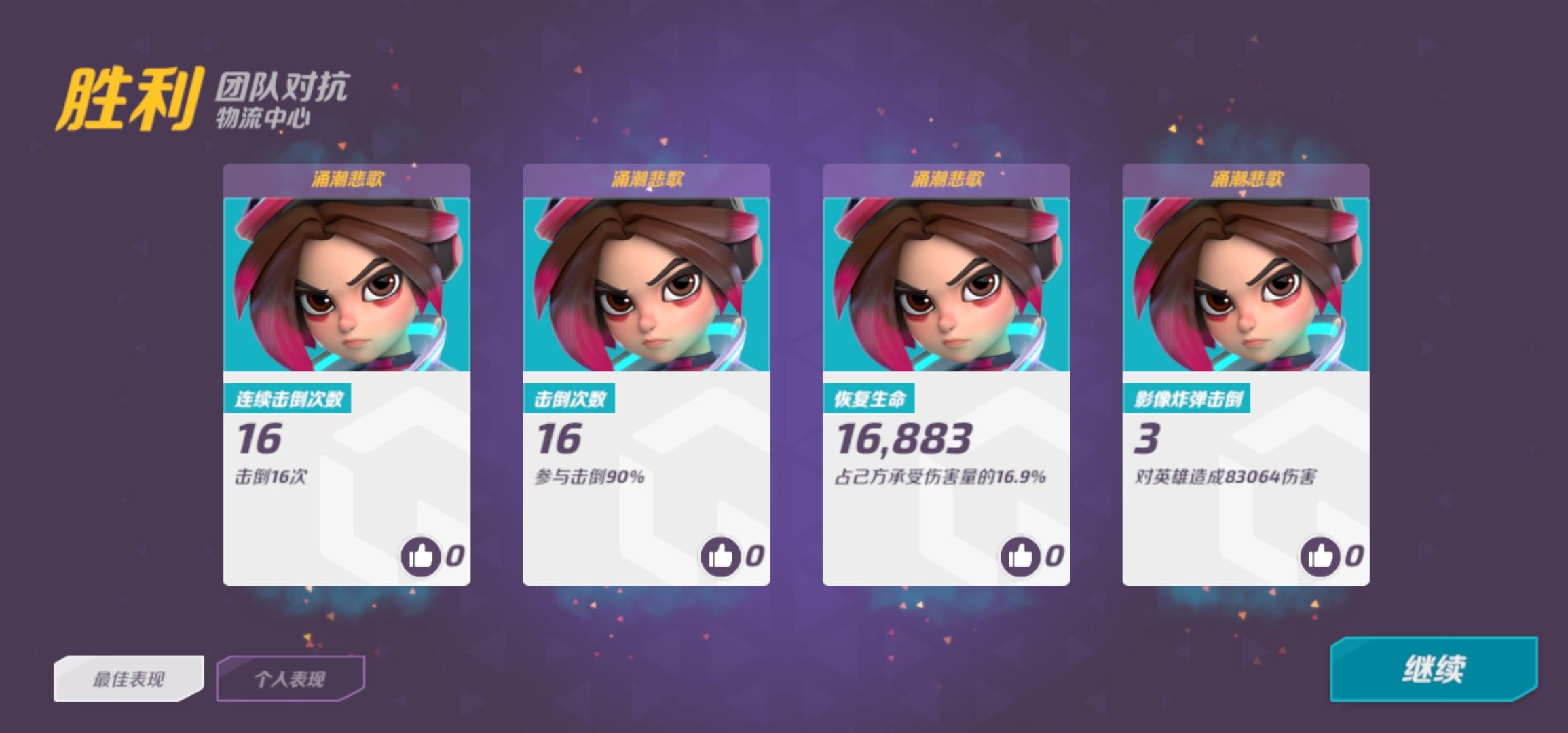Open the 涌潮悲歌 header of the first card
This screenshot has width=1568, height=733.
346,177
